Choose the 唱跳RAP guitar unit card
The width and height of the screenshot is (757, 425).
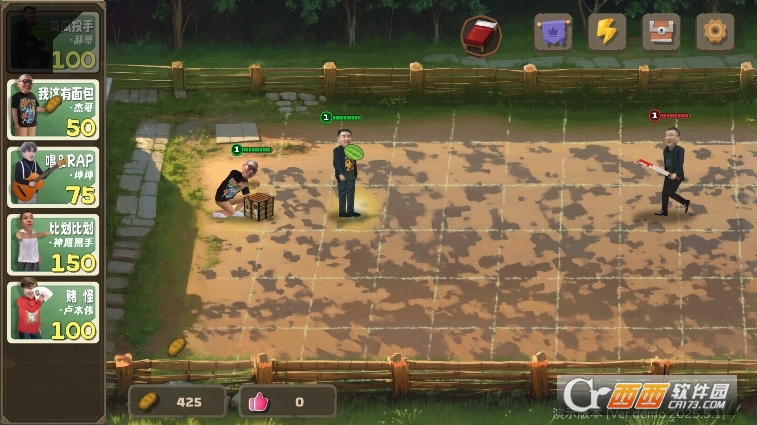point(54,177)
